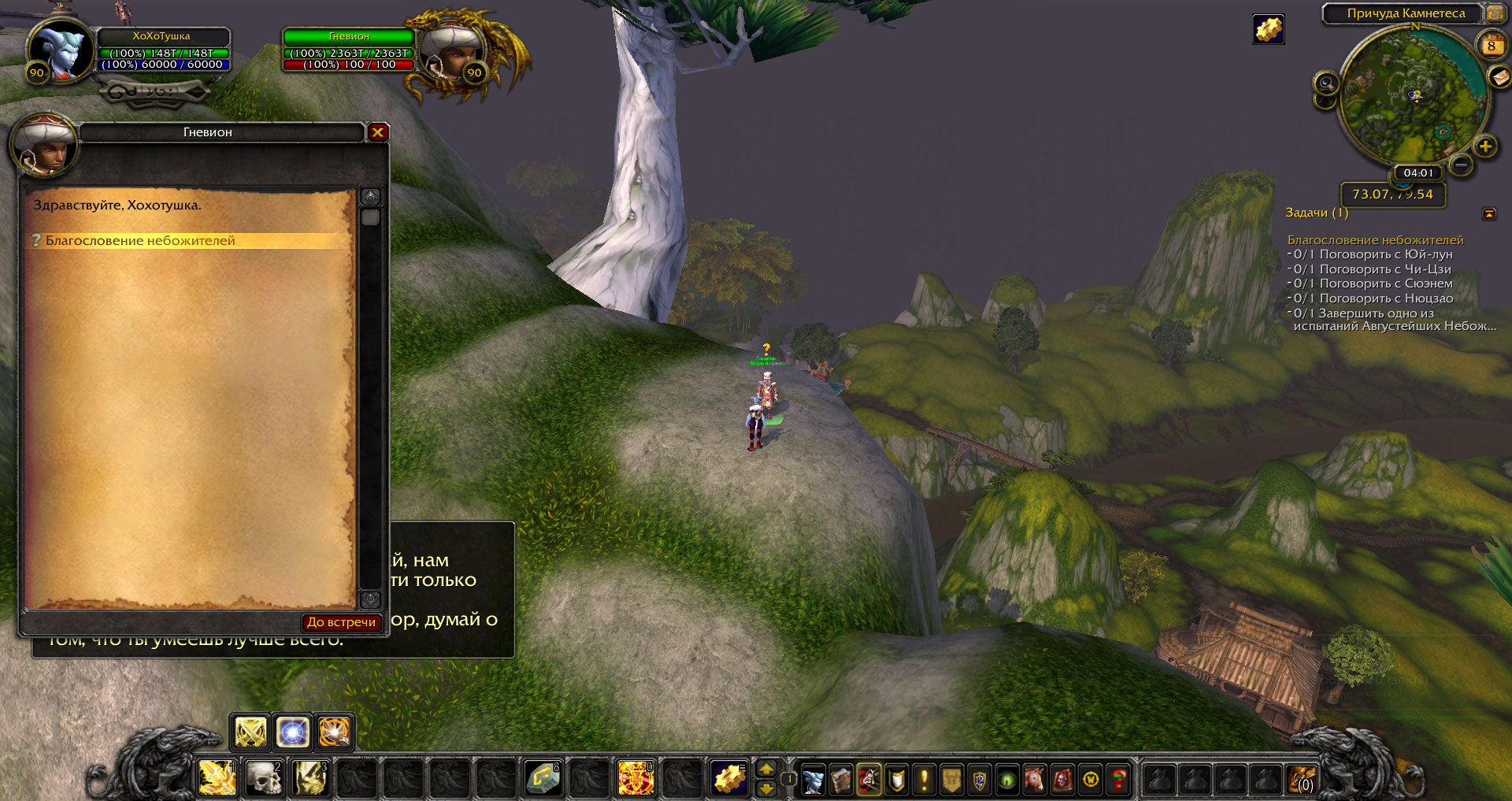This screenshot has width=1512, height=801.
Task: Open the help red question mark button
Action: [x=1118, y=780]
